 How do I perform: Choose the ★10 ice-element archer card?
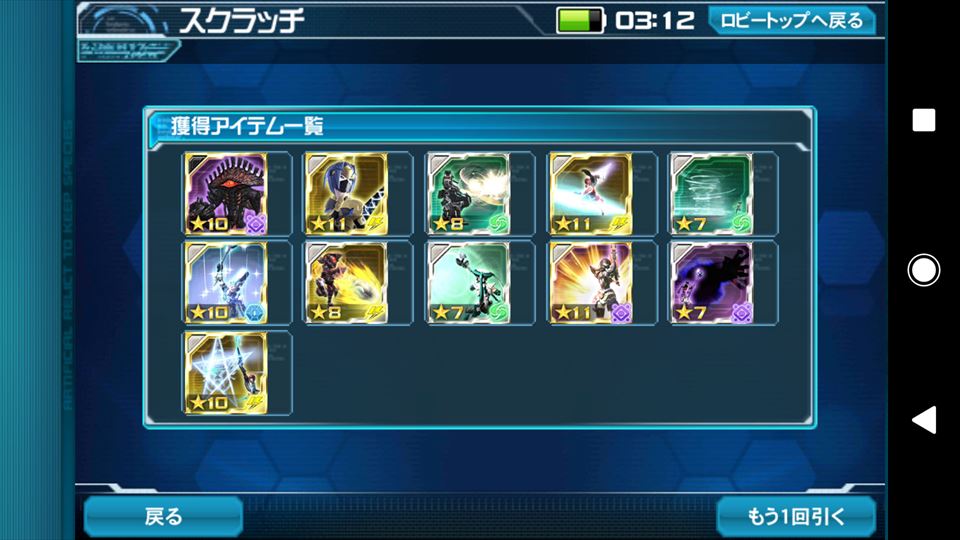coord(226,283)
